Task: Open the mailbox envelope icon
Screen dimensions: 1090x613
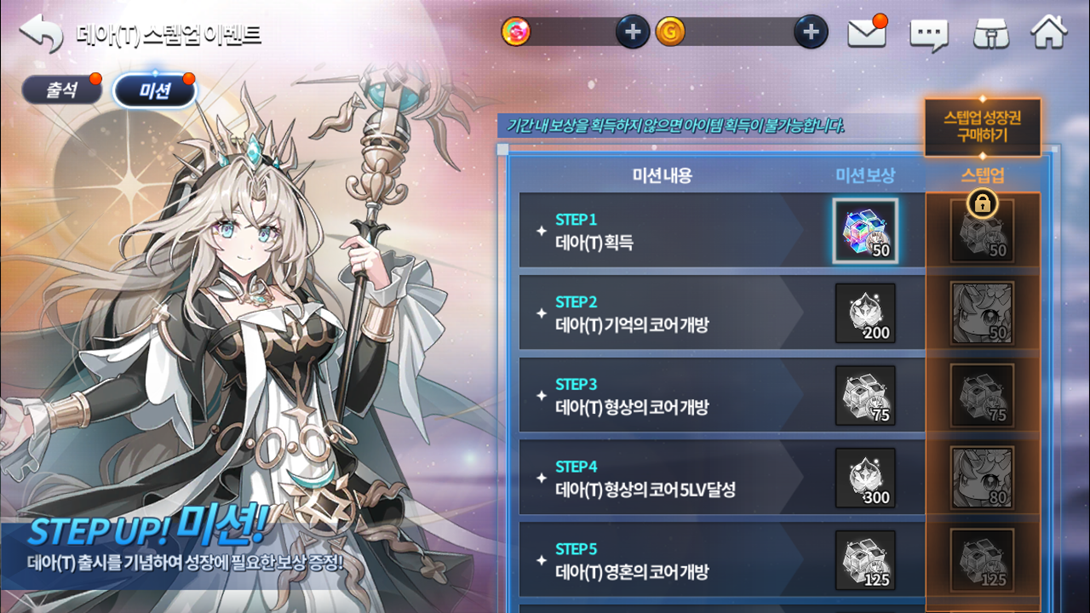Action: point(866,33)
